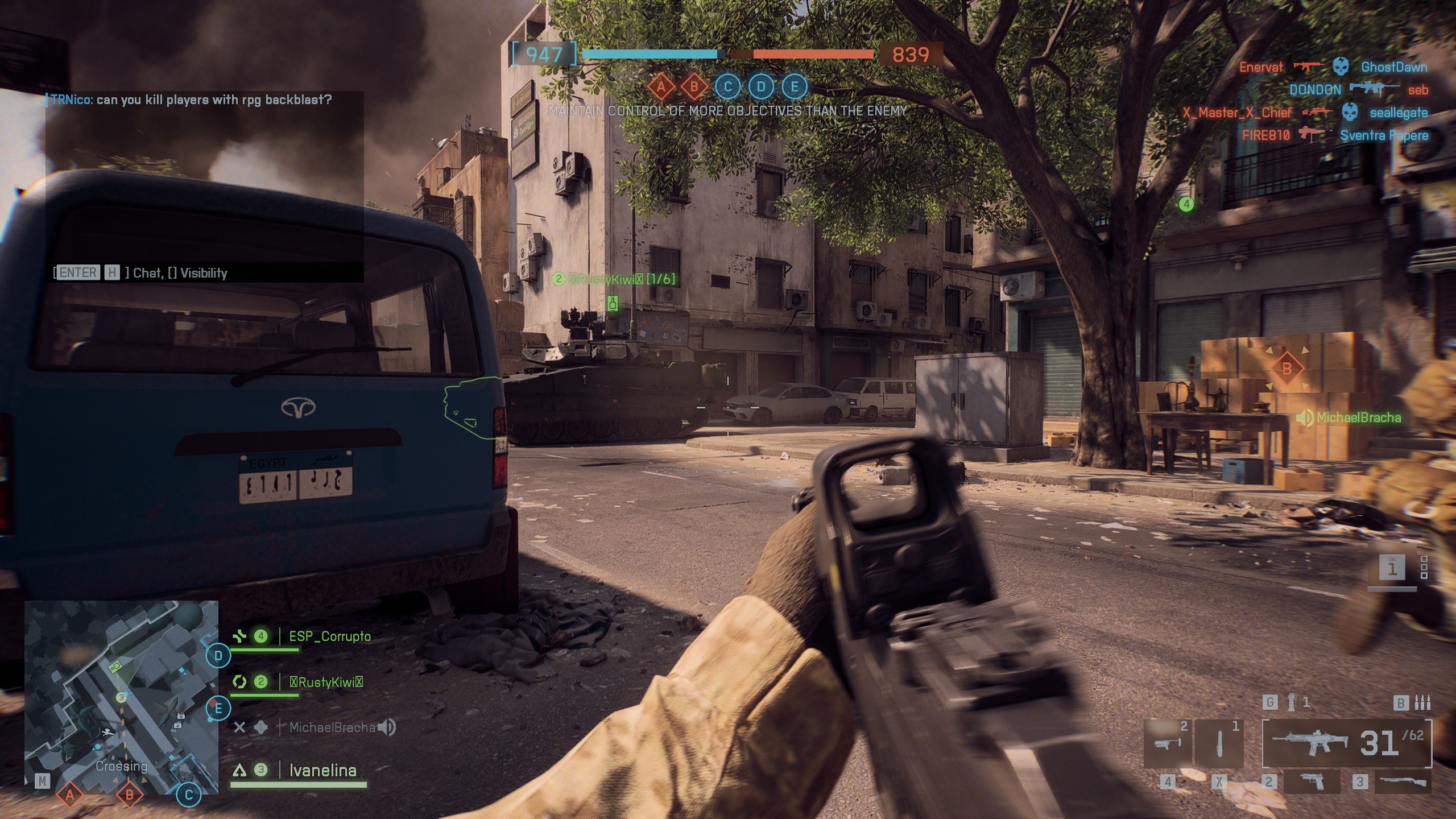The height and width of the screenshot is (819, 1456).
Task: Select the launcher gadget slot
Action: tap(1167, 744)
